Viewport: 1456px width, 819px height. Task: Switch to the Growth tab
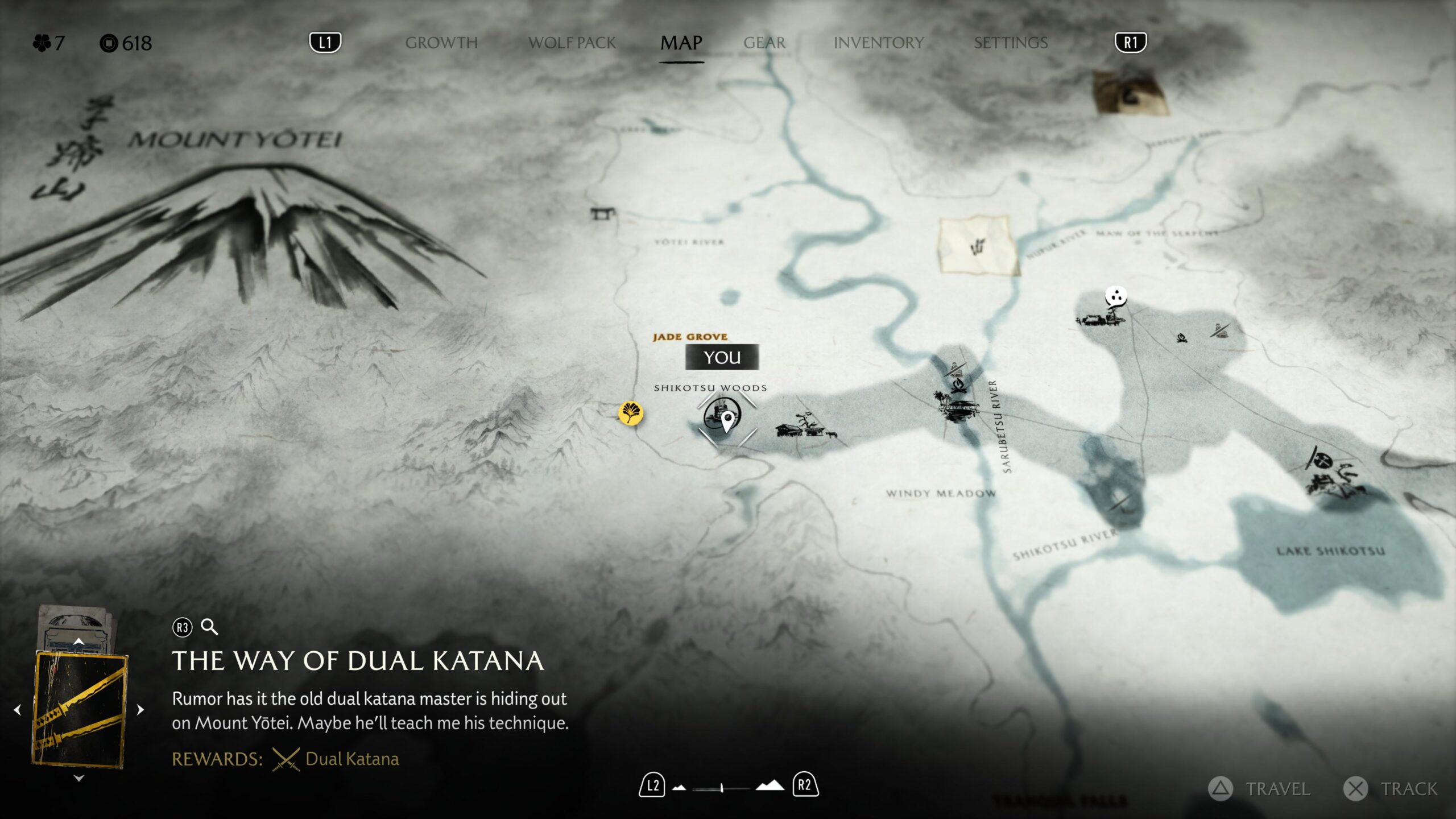[441, 43]
